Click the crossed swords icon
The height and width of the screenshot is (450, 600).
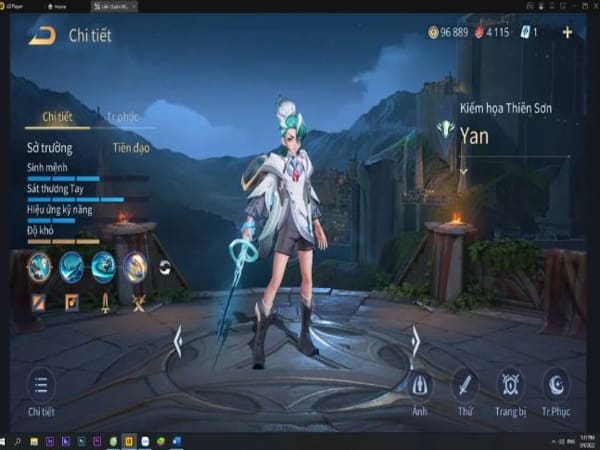coord(139,301)
